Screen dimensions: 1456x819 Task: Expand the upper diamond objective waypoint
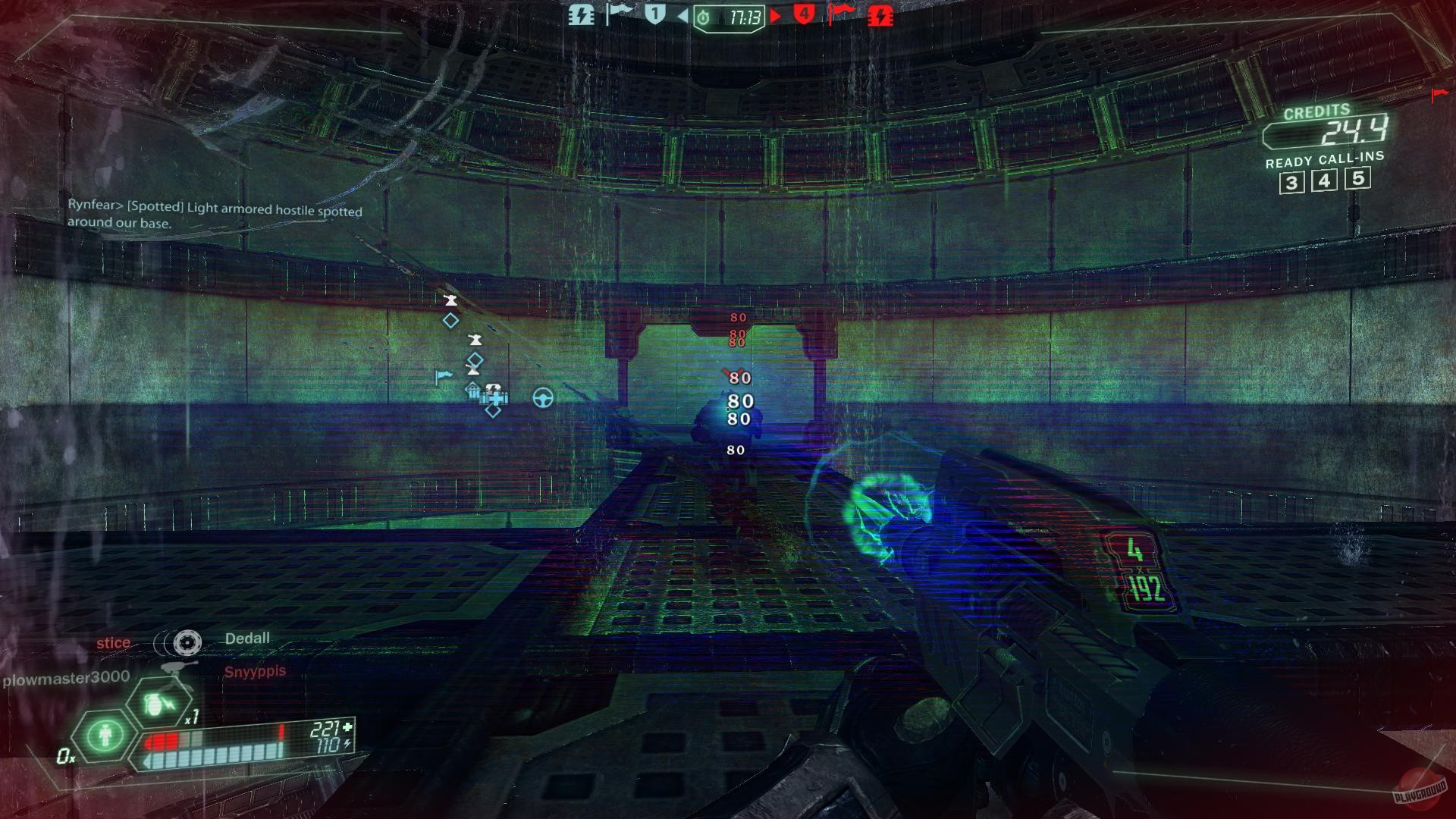[x=450, y=321]
